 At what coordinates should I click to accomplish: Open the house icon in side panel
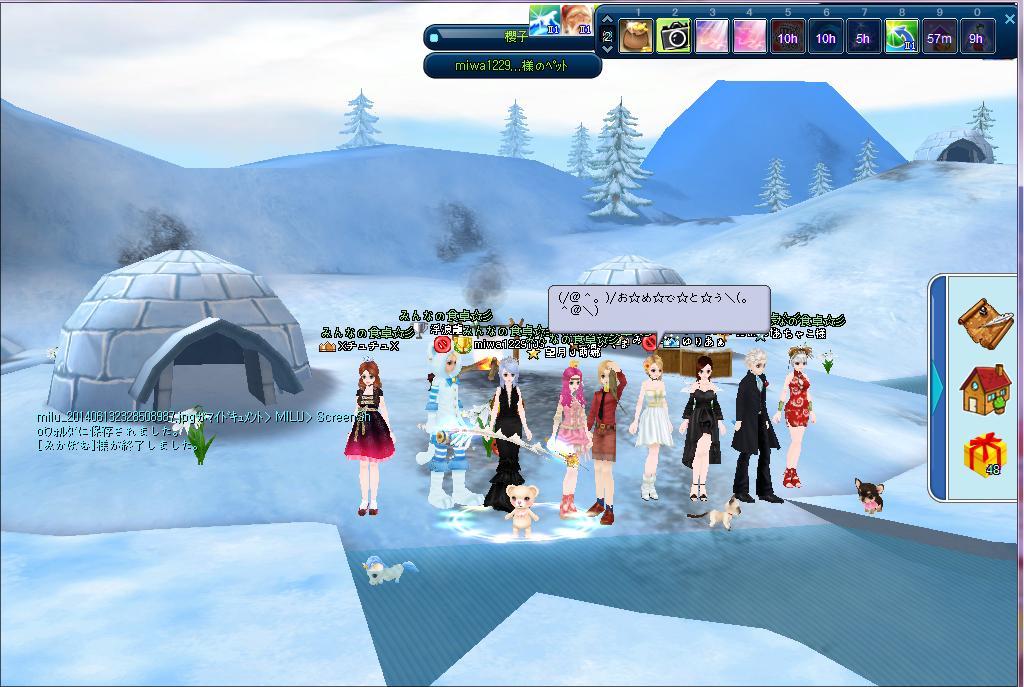pos(985,389)
